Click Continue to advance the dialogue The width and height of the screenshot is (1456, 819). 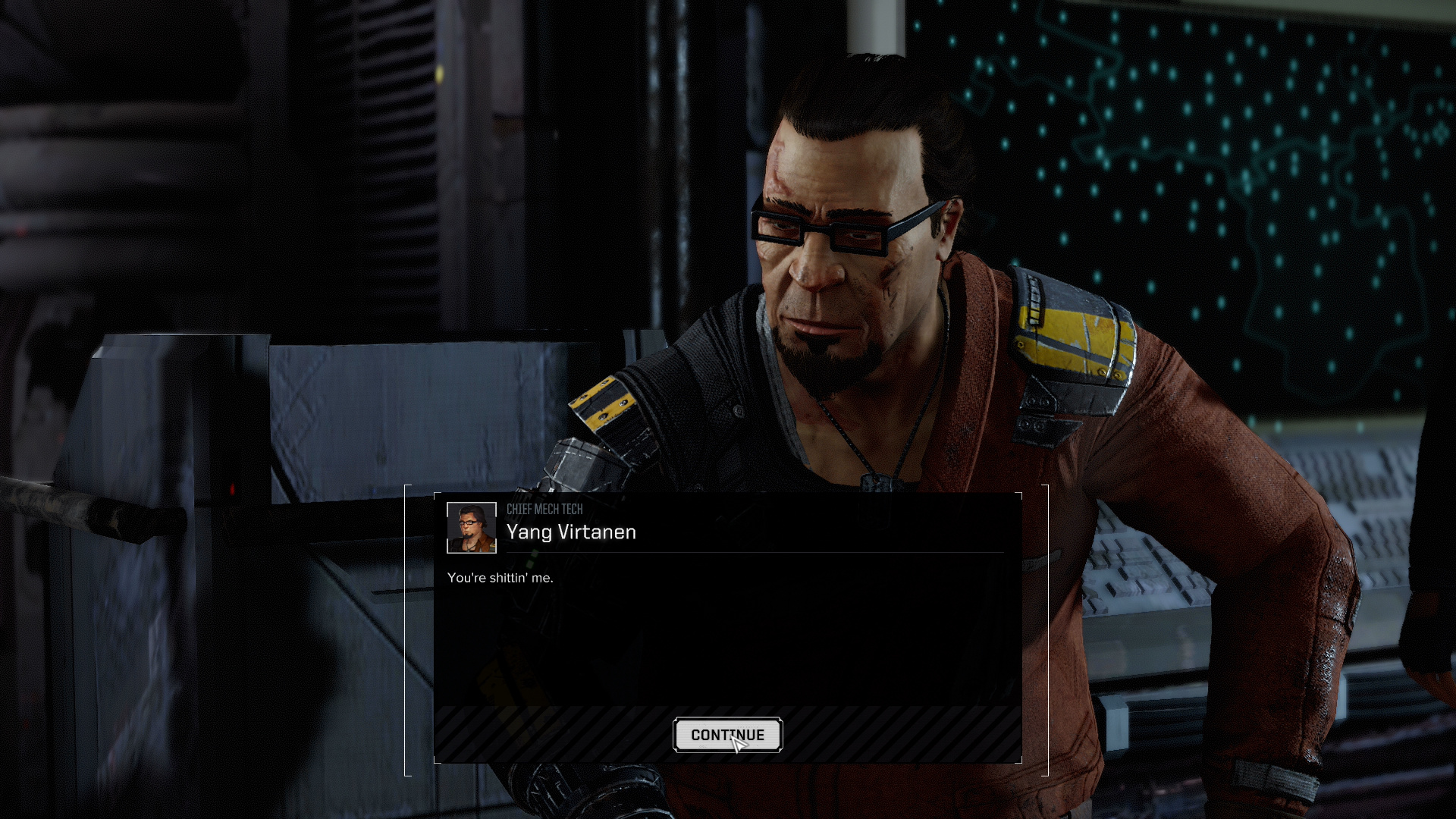coord(727,735)
